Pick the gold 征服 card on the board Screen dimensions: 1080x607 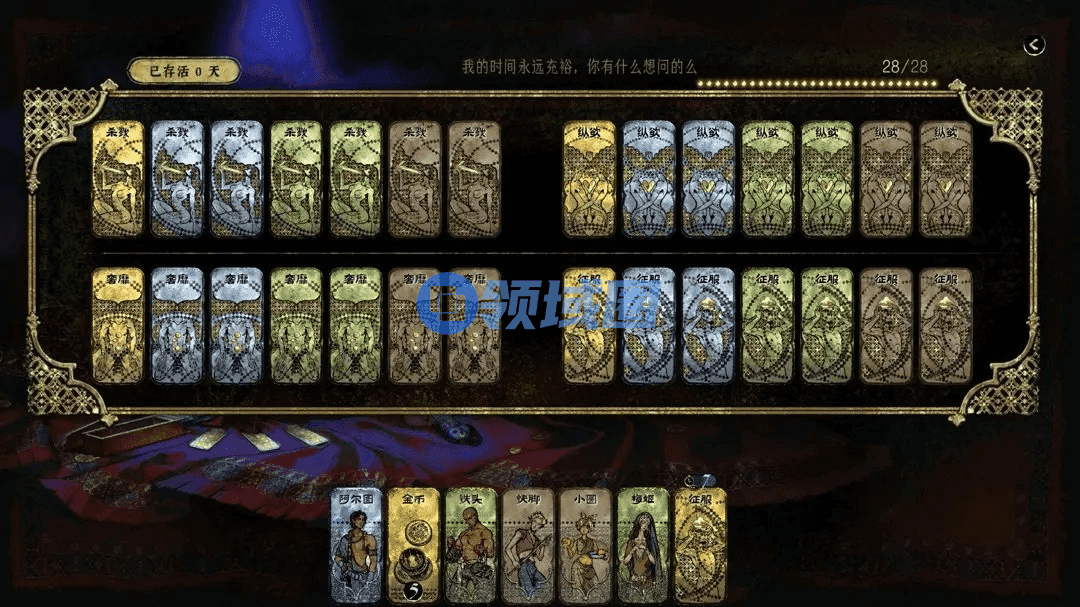click(x=589, y=325)
